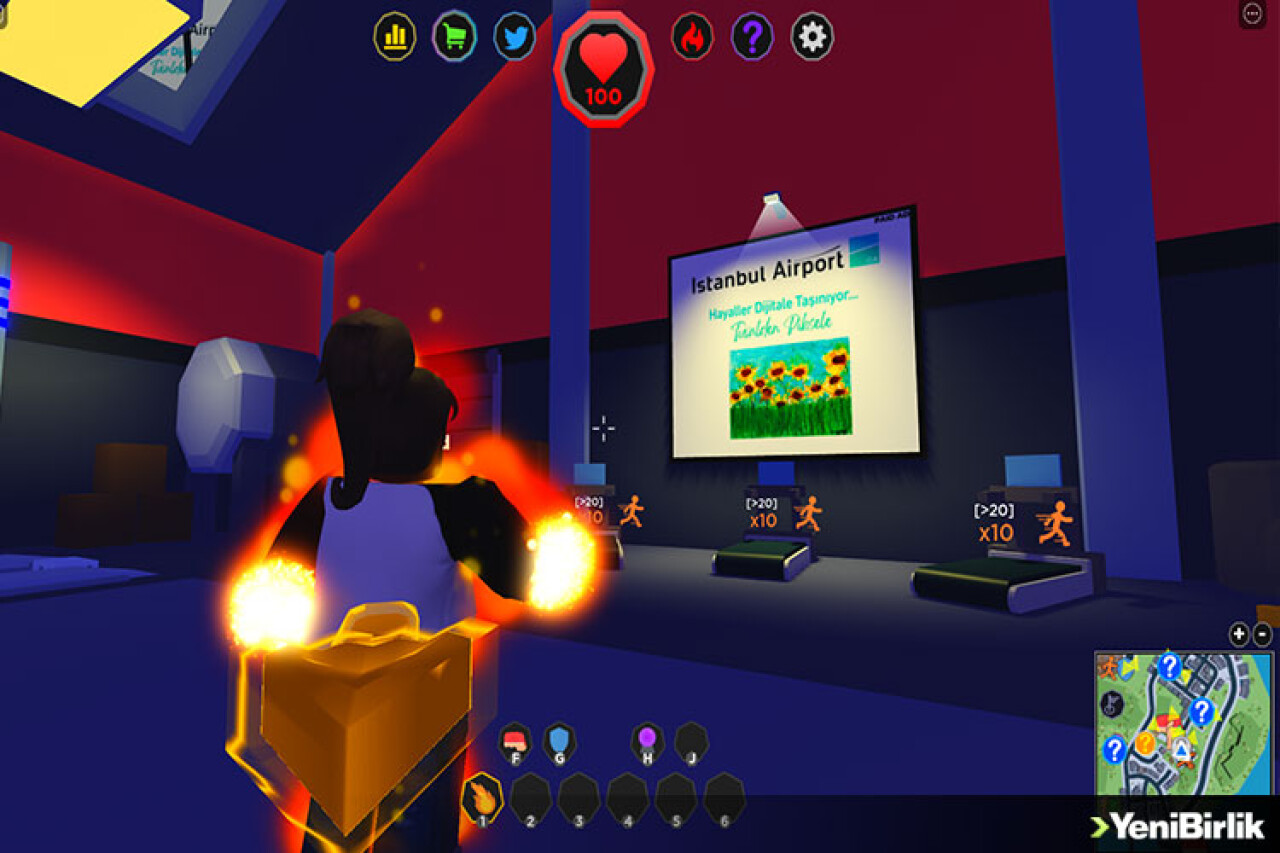The image size is (1280, 853).
Task: Activate the blue shield ability
Action: [559, 741]
